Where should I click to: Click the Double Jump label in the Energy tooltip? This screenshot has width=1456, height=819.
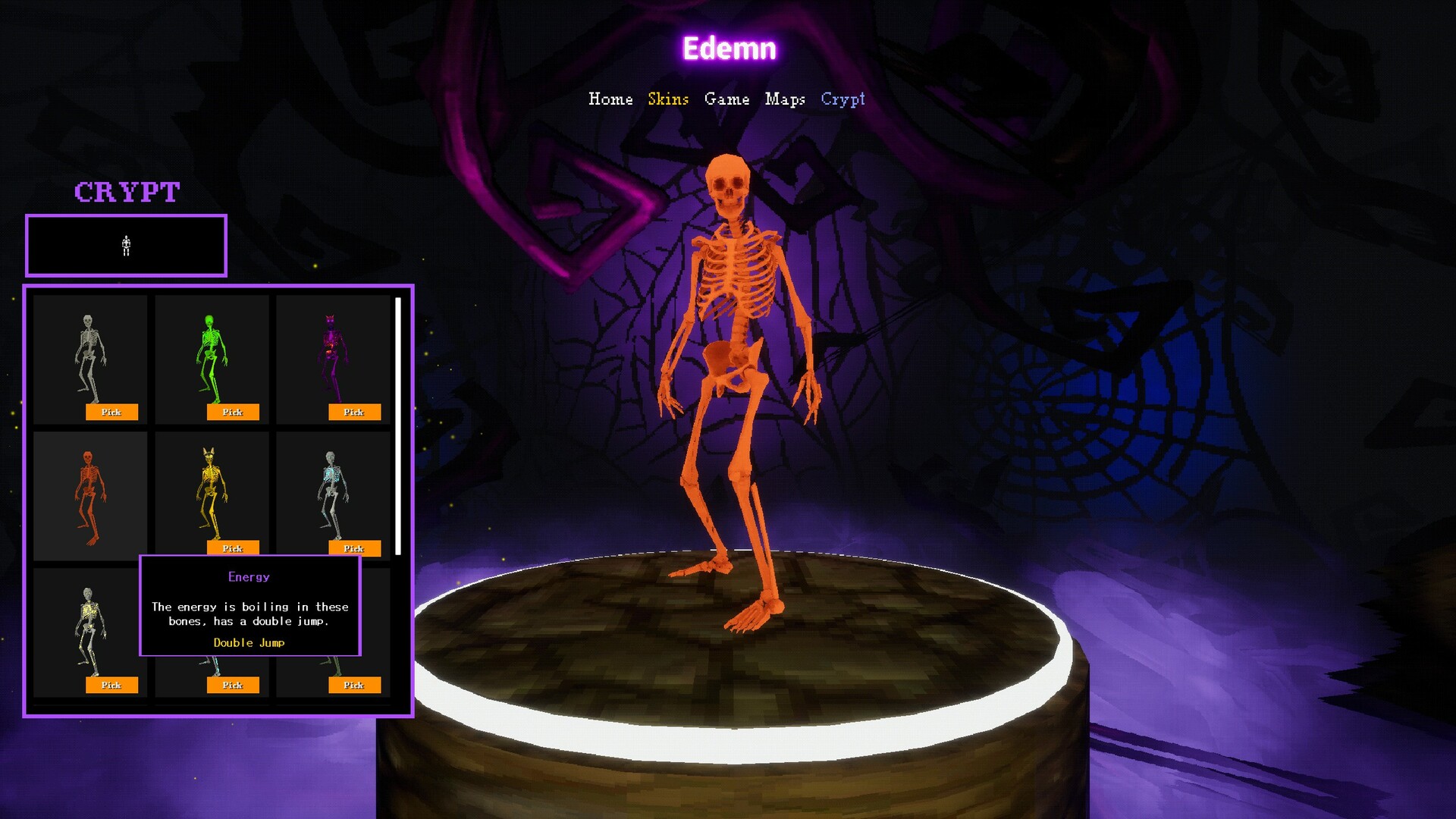tap(249, 642)
